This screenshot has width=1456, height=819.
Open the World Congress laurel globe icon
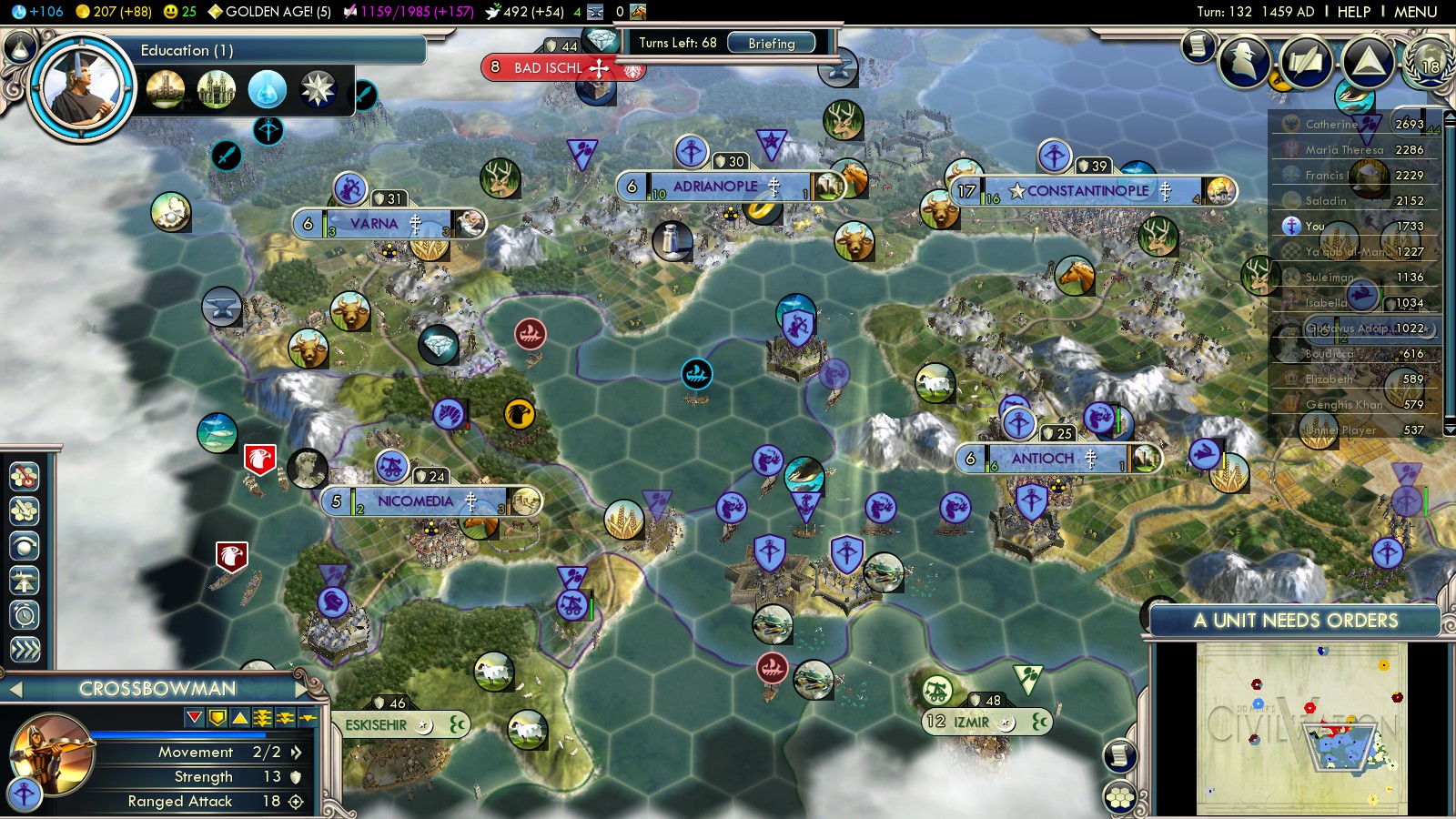point(1429,61)
